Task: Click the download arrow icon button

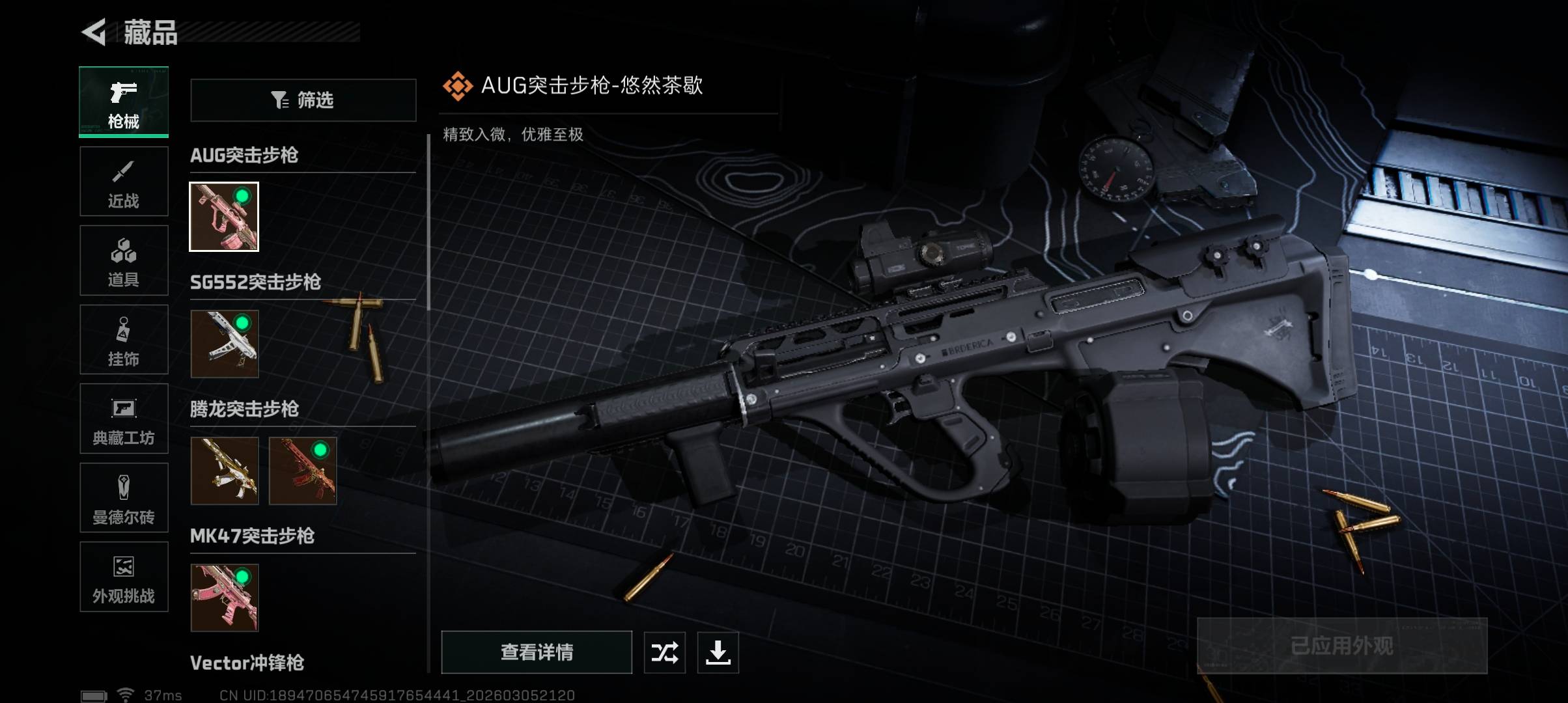Action: point(718,652)
